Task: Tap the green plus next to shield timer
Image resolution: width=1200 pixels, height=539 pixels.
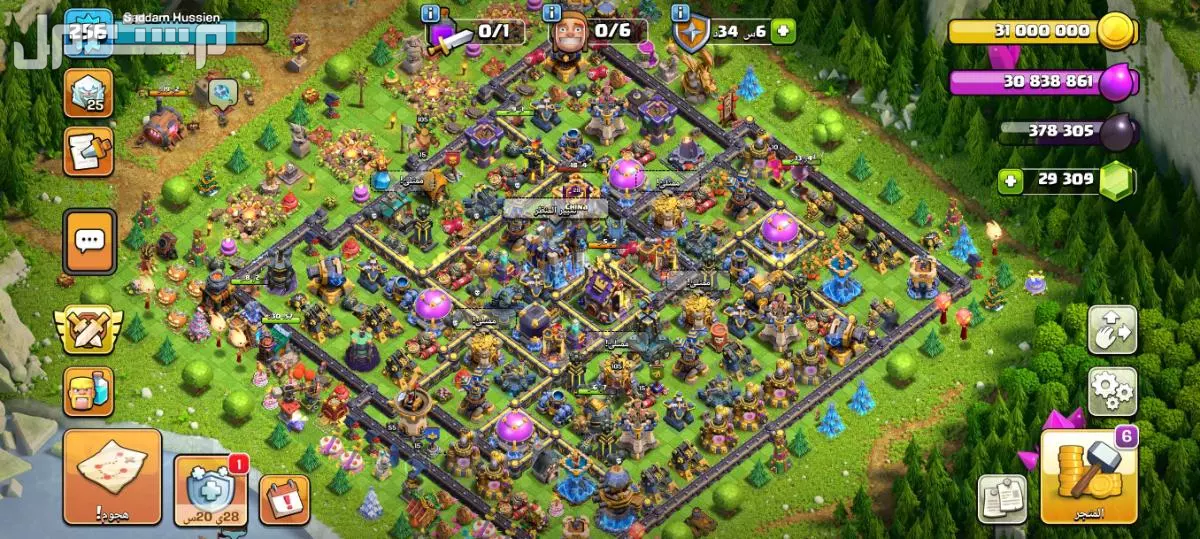Action: (x=783, y=31)
